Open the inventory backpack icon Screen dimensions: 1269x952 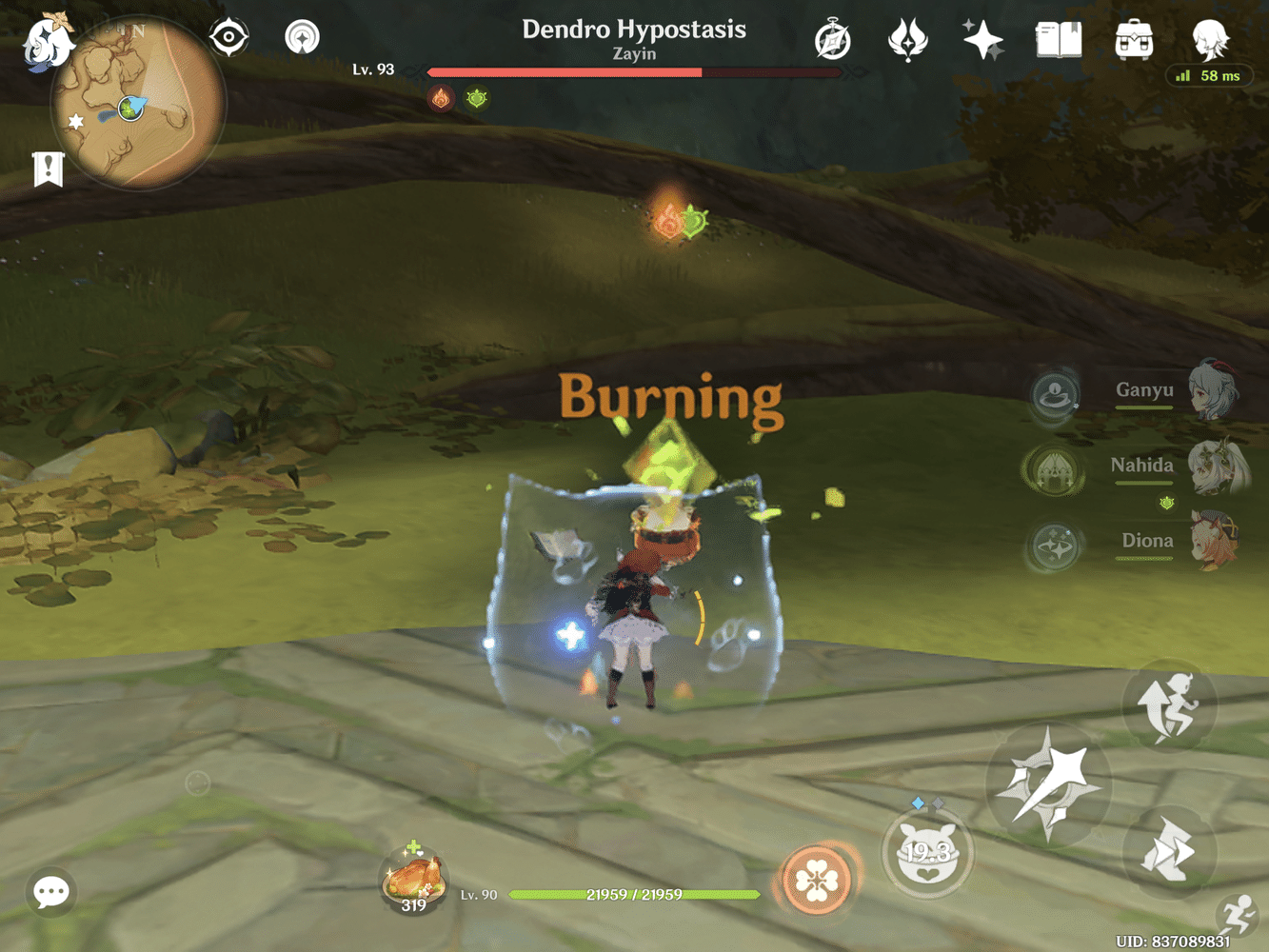point(1132,39)
